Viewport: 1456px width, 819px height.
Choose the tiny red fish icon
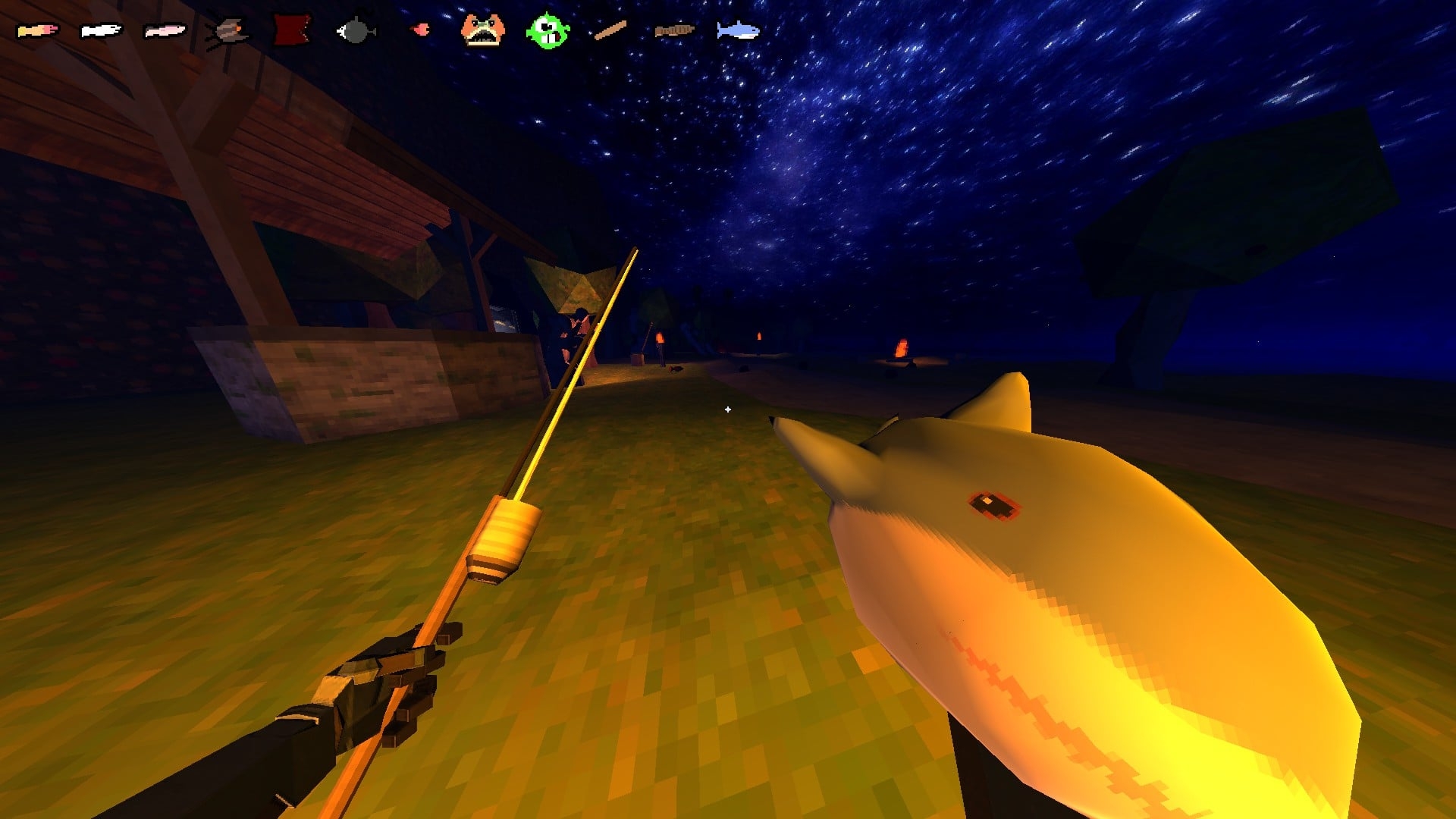click(x=419, y=30)
